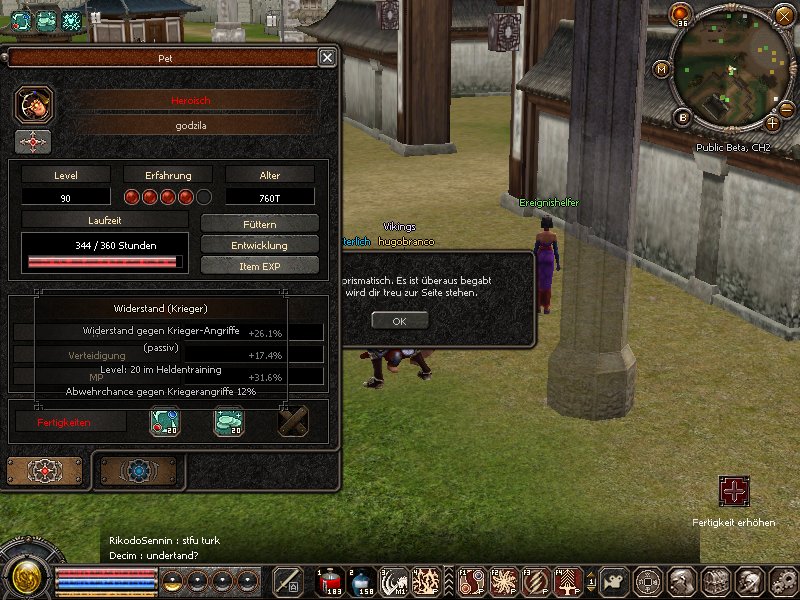The width and height of the screenshot is (800, 600).
Task: Zoom in the minimap with plus button
Action: (x=773, y=123)
